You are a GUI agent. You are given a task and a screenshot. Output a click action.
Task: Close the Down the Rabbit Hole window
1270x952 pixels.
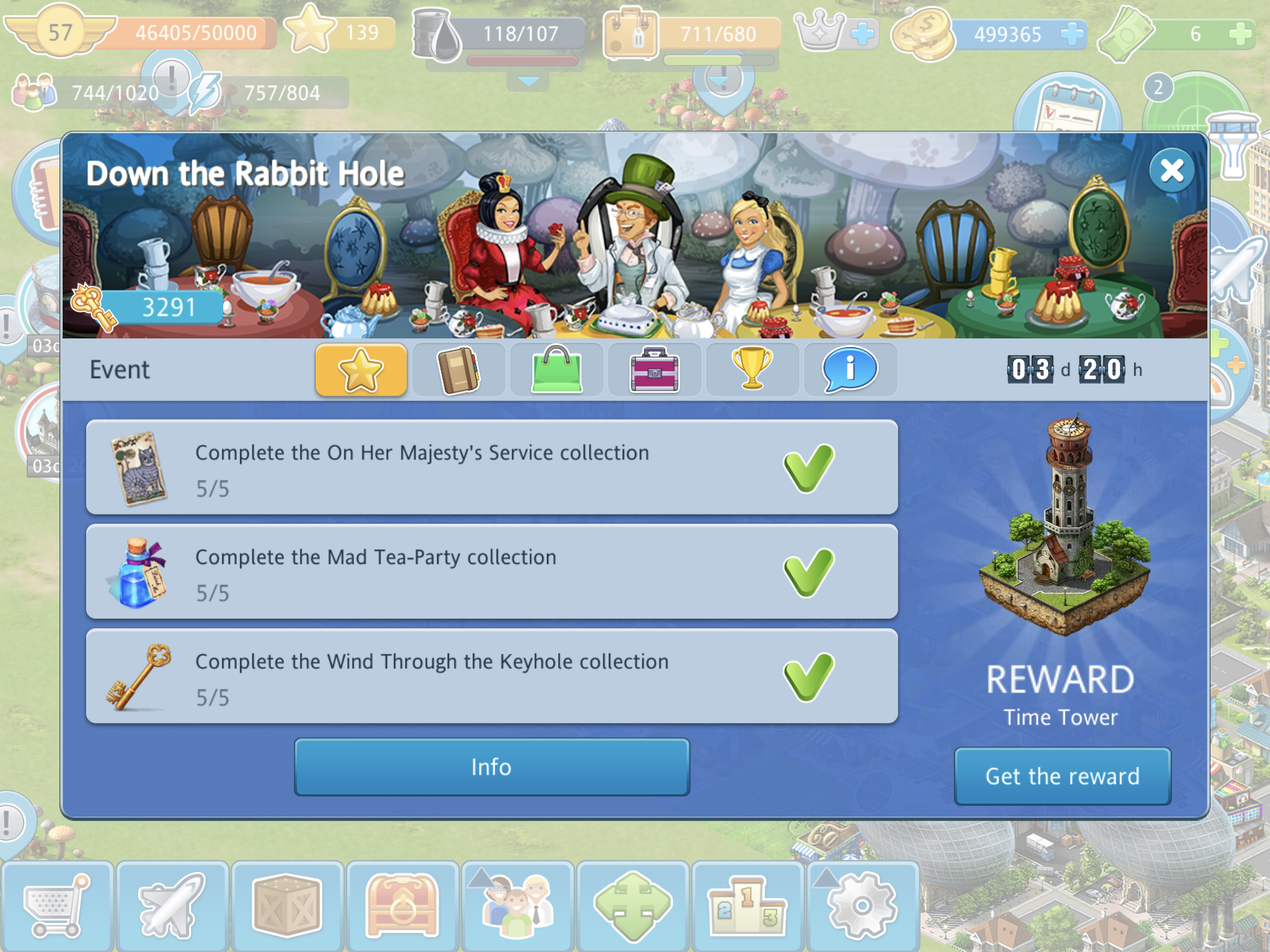[1171, 170]
